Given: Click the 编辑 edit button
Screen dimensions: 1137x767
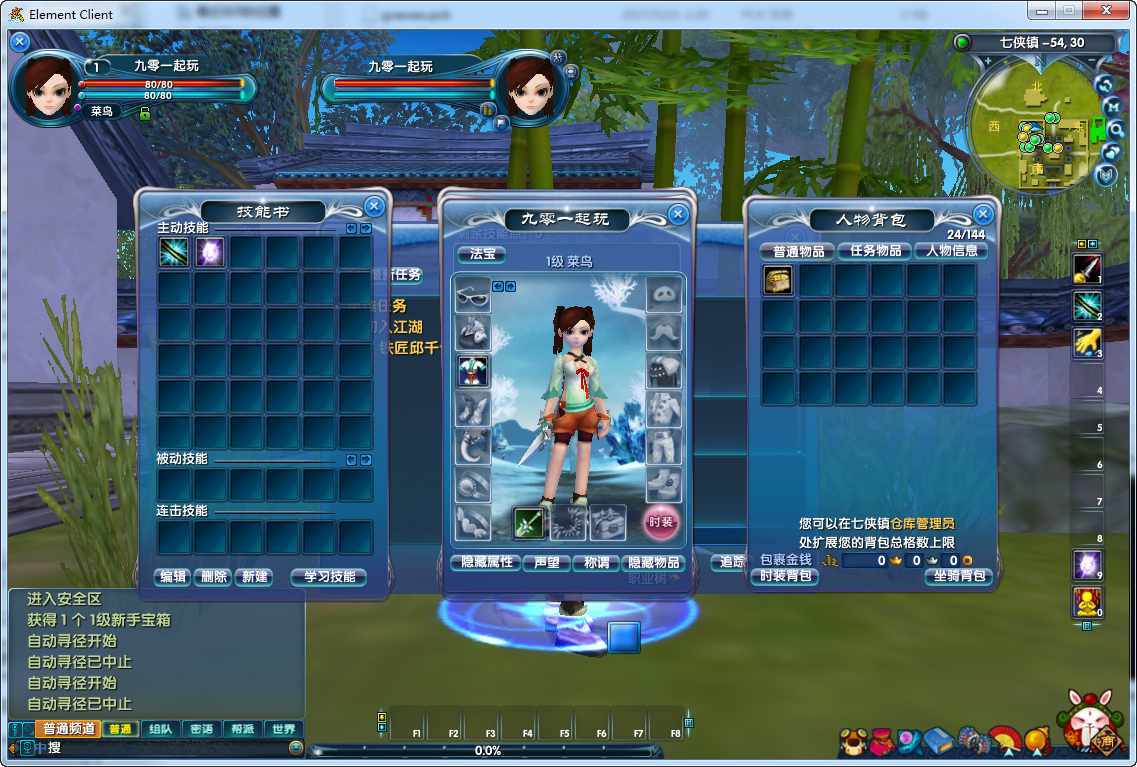Looking at the screenshot, I should (173, 577).
